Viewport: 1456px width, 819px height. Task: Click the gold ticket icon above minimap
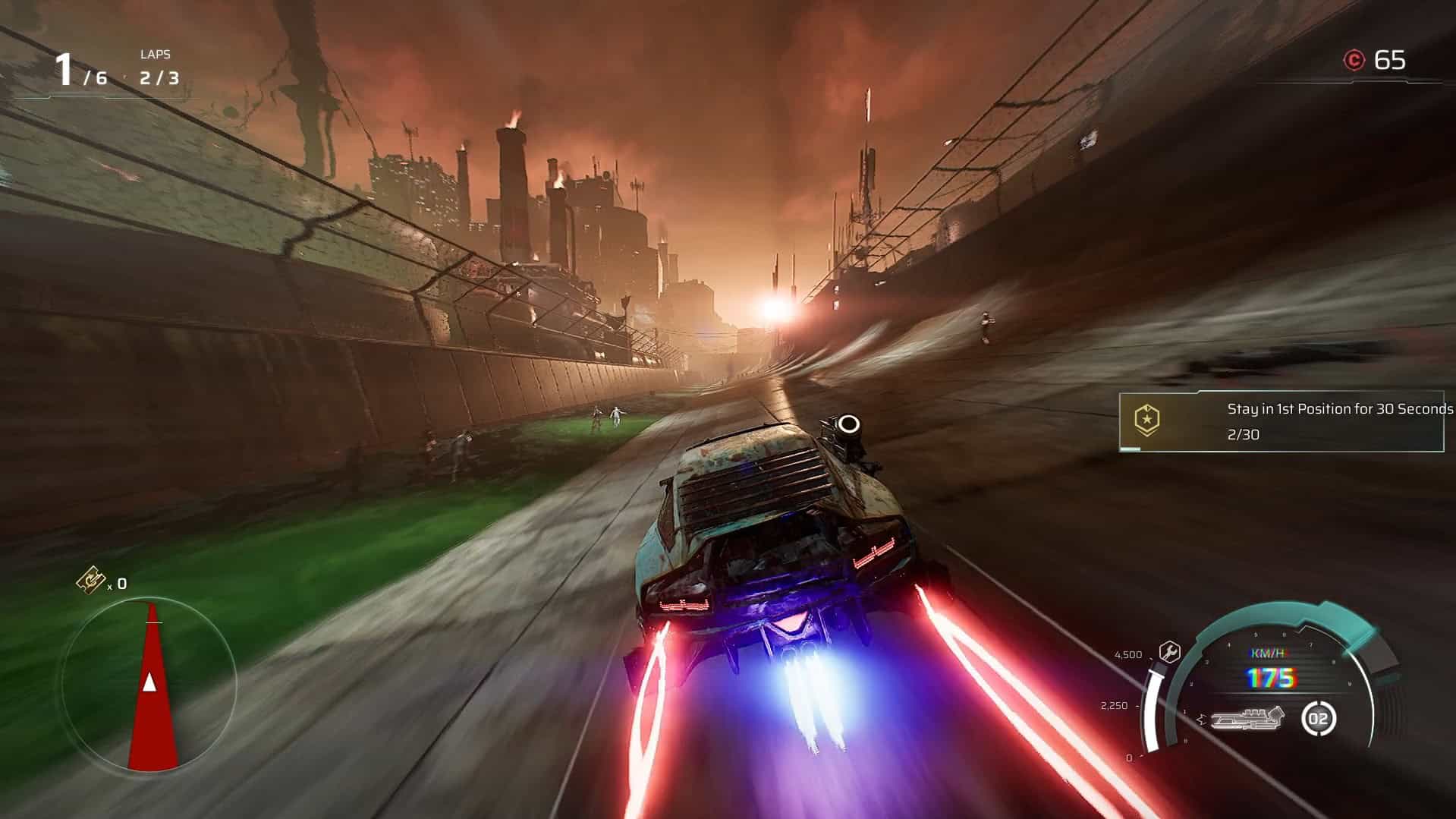pos(90,581)
